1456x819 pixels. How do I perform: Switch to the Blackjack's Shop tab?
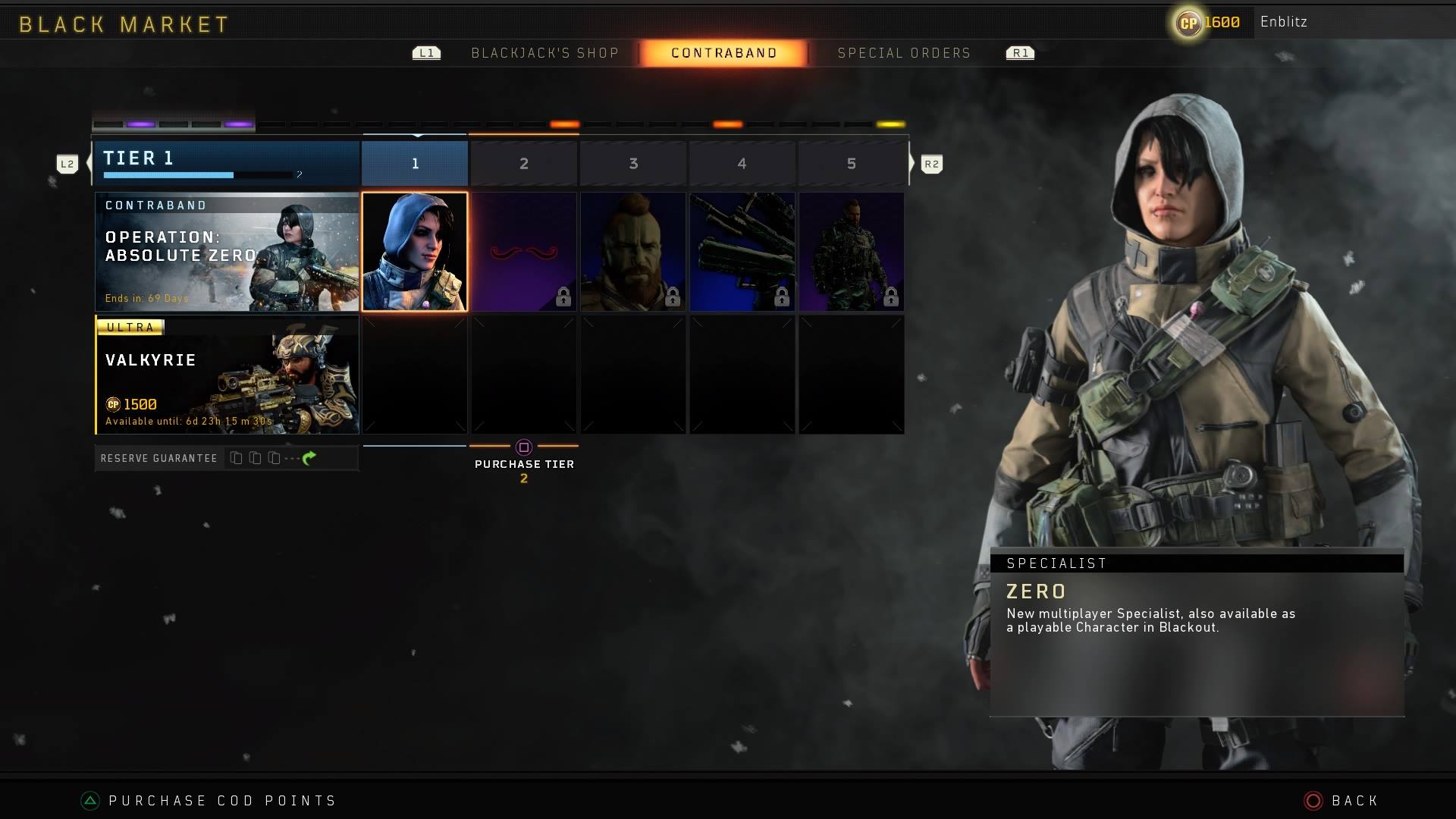(x=544, y=52)
